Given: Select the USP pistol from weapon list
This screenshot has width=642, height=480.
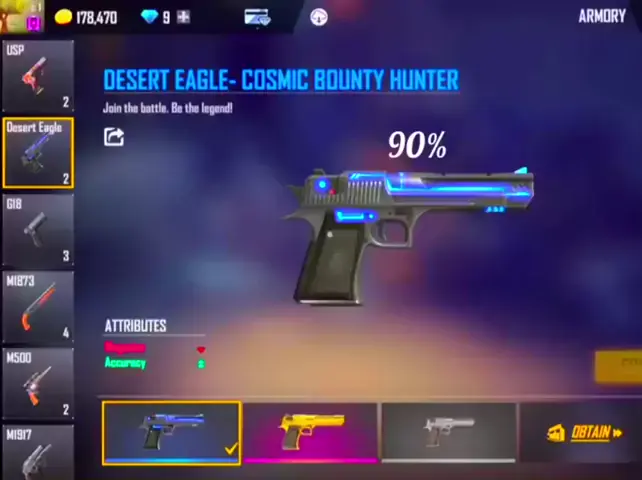Looking at the screenshot, I should coord(37,76).
